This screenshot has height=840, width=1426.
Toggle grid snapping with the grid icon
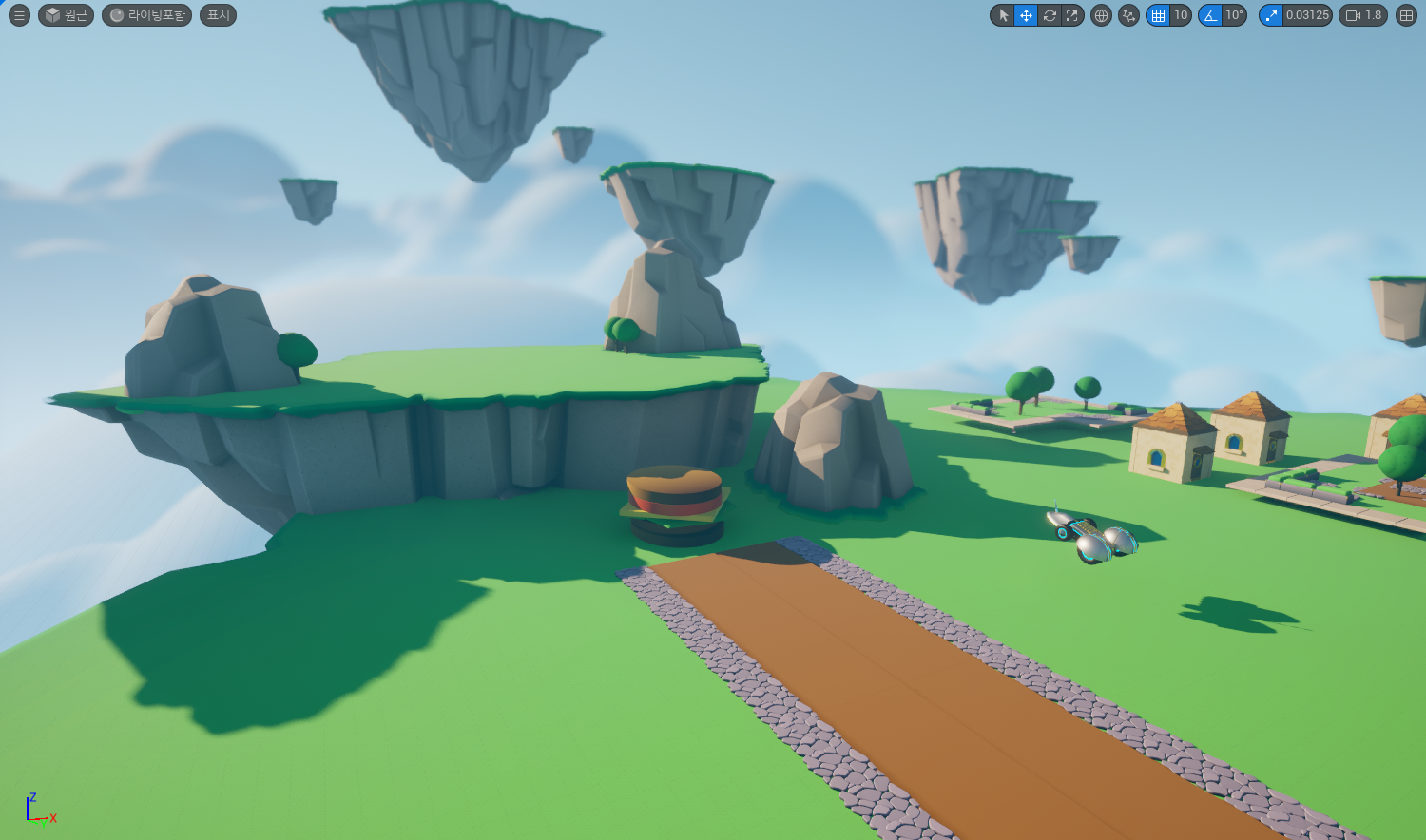coord(1158,15)
